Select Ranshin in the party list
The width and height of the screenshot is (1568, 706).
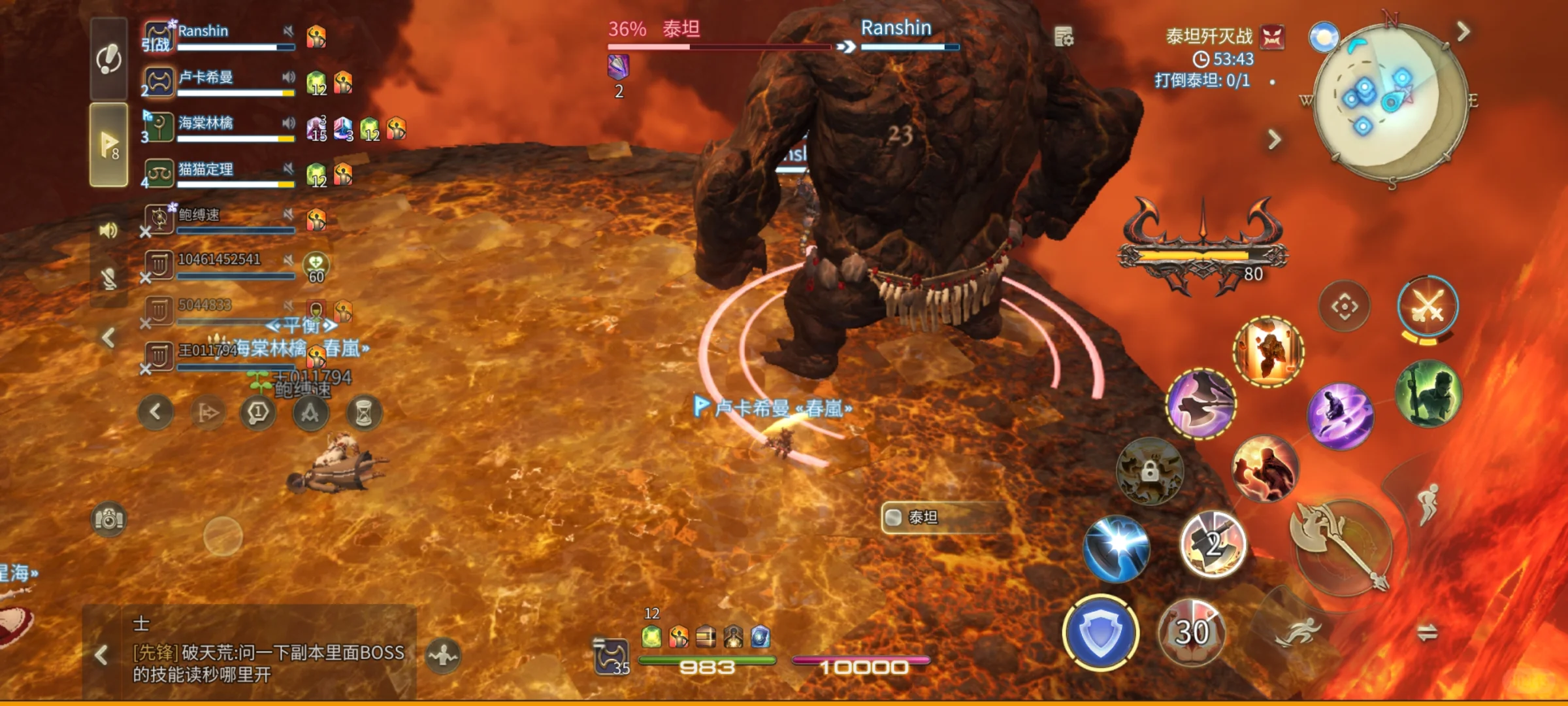click(216, 36)
